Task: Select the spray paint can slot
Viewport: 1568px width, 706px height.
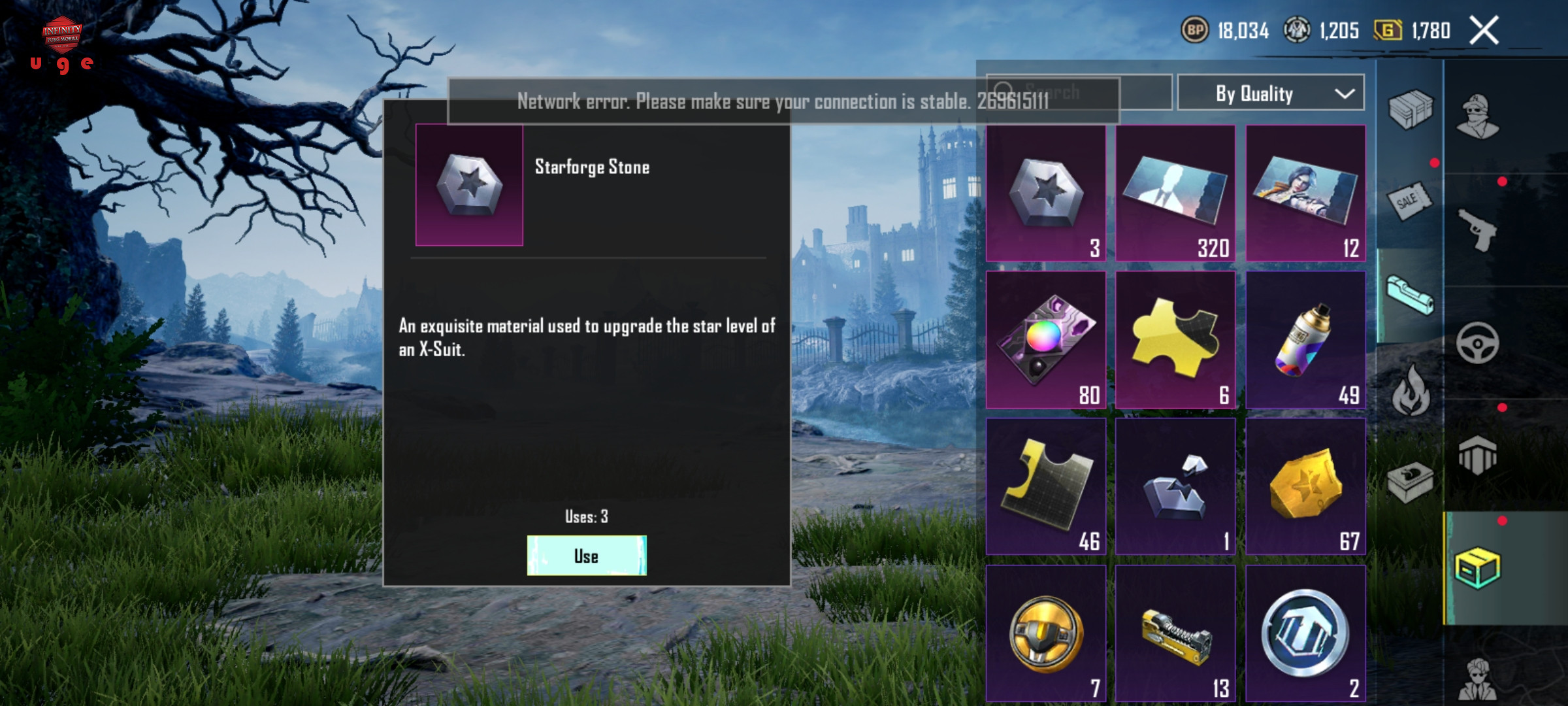Action: point(1305,340)
